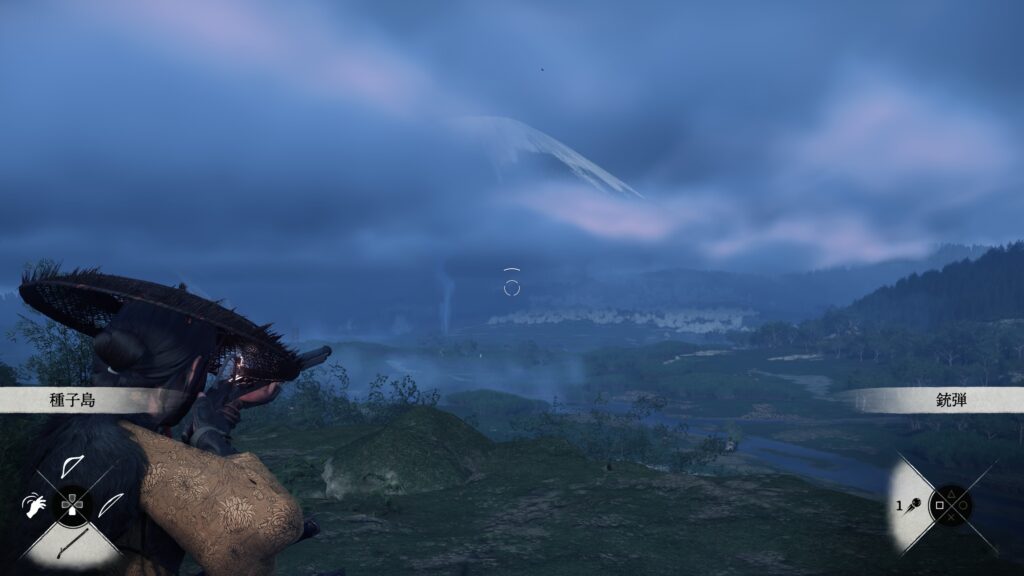Choose the bow in the weapon wheel
The image size is (1024, 576).
point(72,467)
